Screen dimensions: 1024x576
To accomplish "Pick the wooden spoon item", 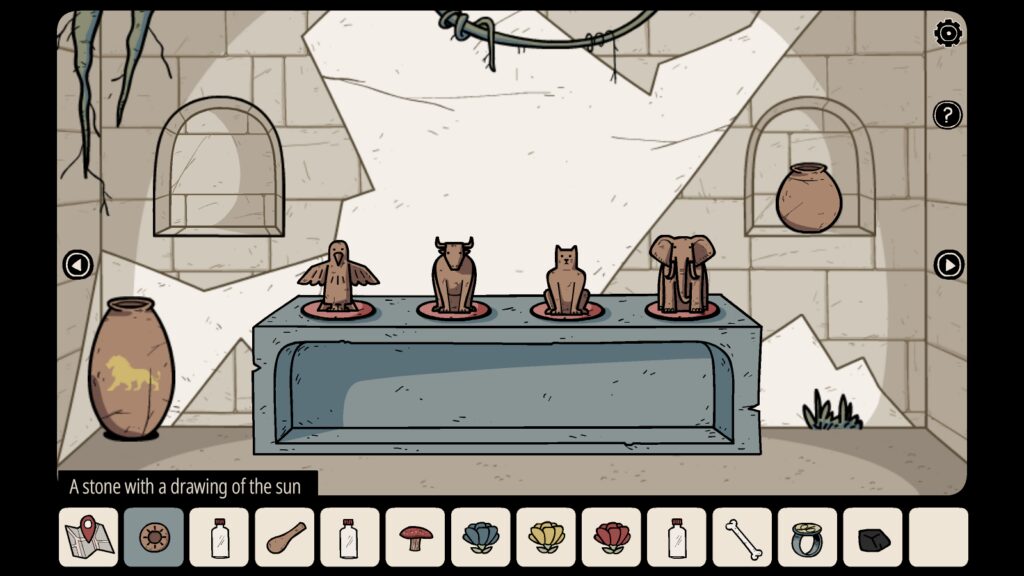I will click(285, 537).
